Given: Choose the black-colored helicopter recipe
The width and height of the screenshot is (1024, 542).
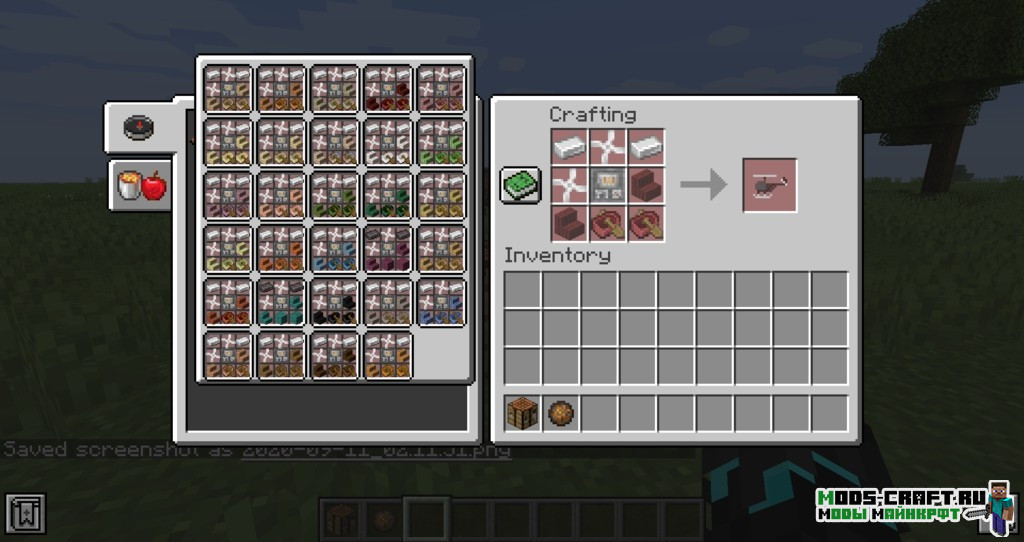Looking at the screenshot, I should click(x=335, y=302).
